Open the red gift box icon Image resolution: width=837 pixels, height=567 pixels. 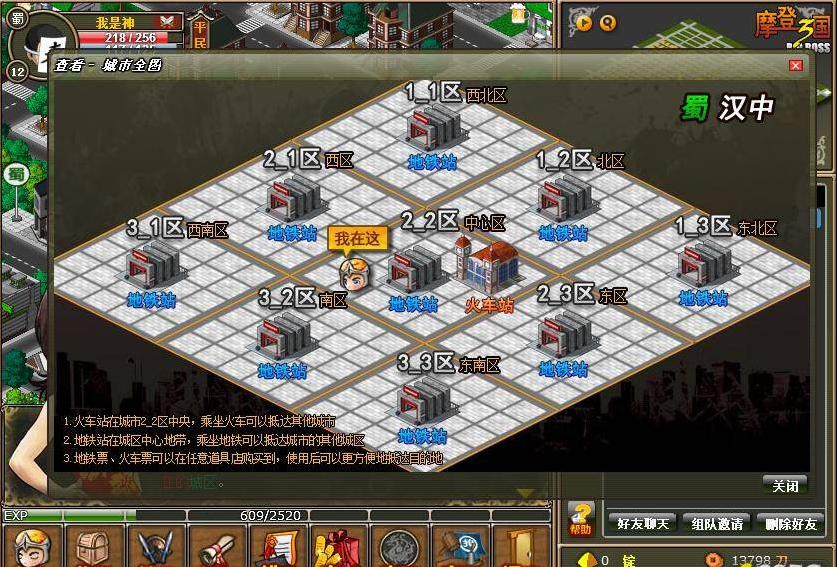click(337, 548)
